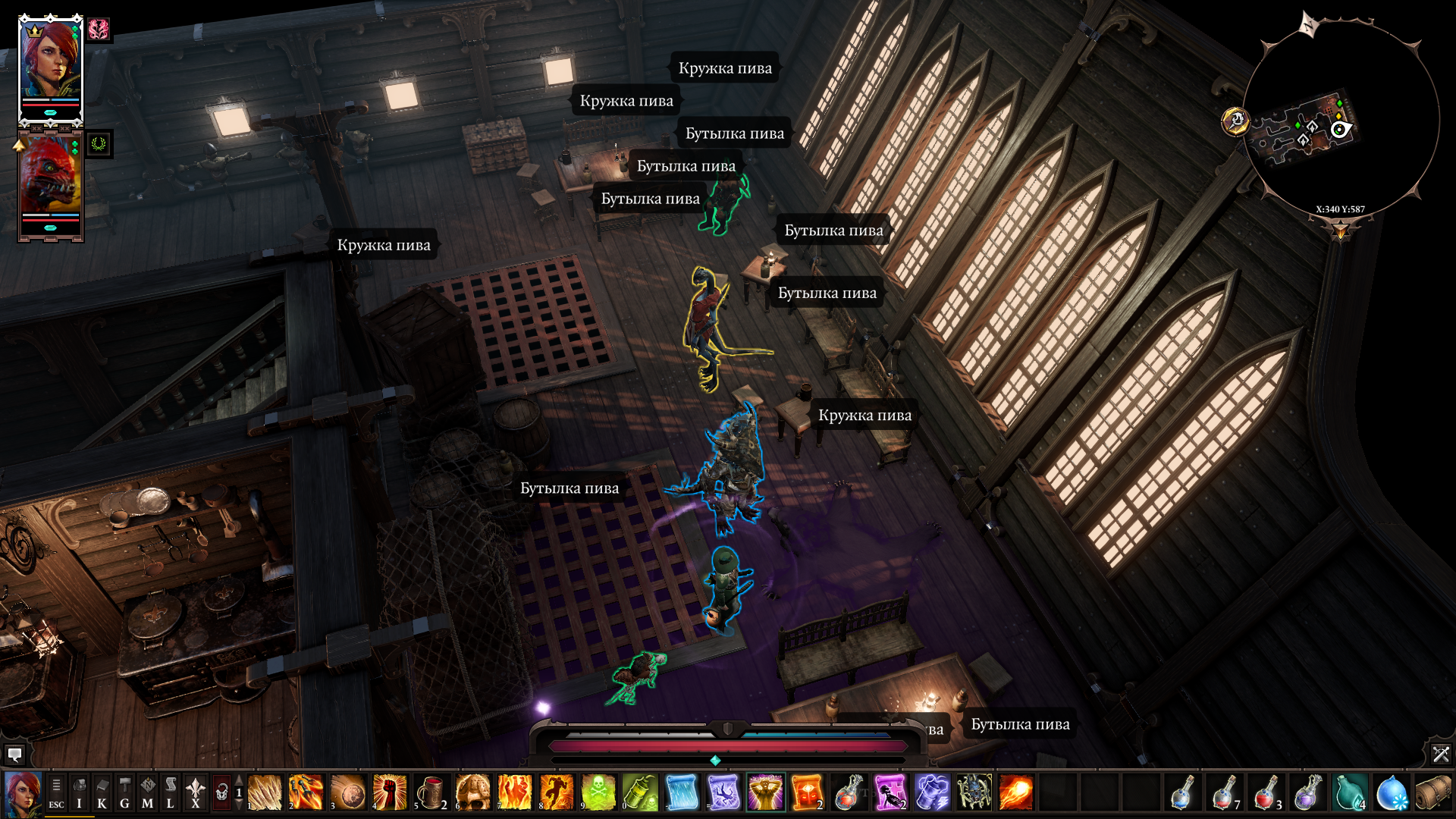This screenshot has height=819, width=1456.
Task: Open the ESC game menu button
Action: point(56,793)
